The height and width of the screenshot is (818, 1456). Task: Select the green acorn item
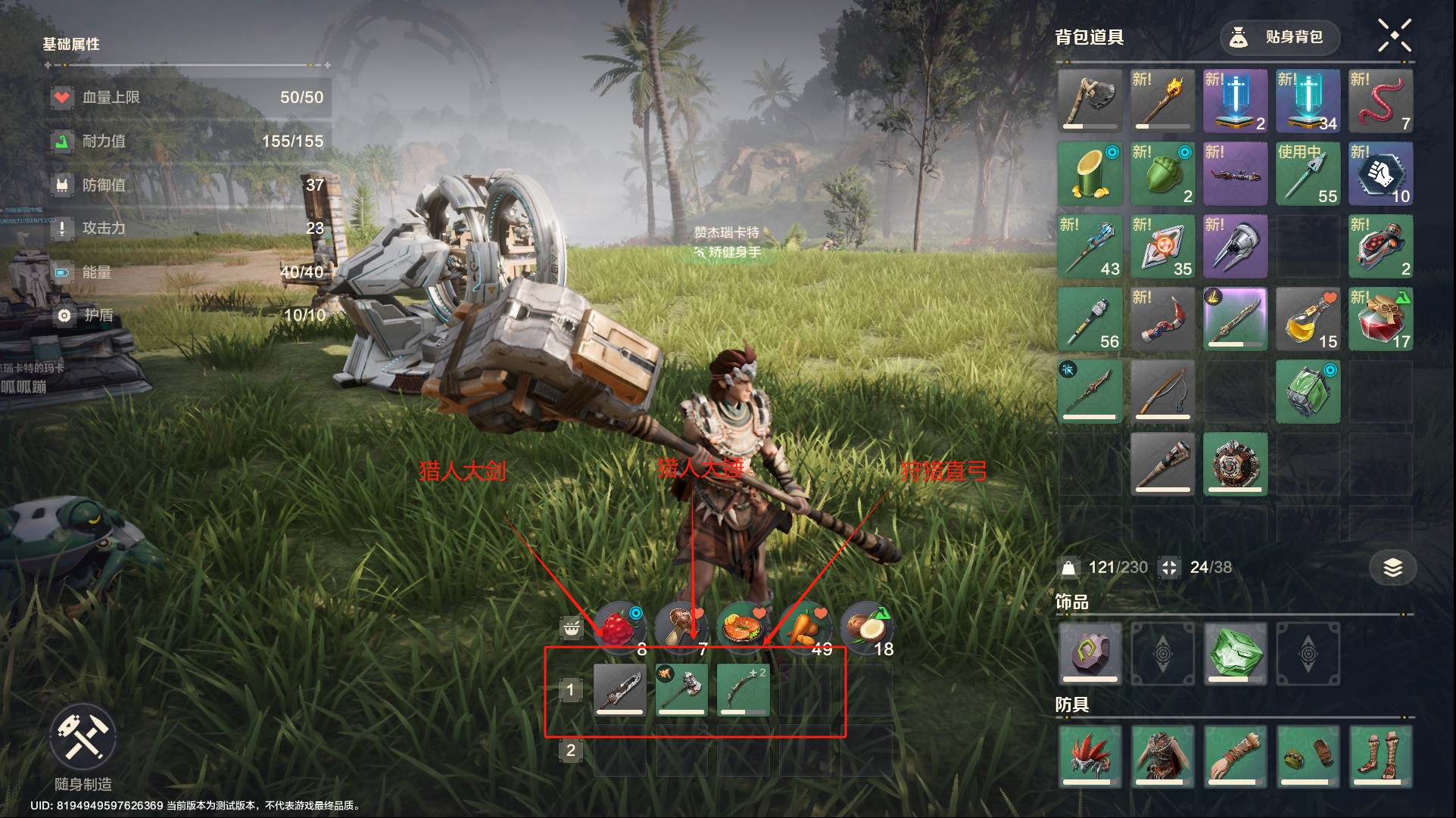point(1162,173)
